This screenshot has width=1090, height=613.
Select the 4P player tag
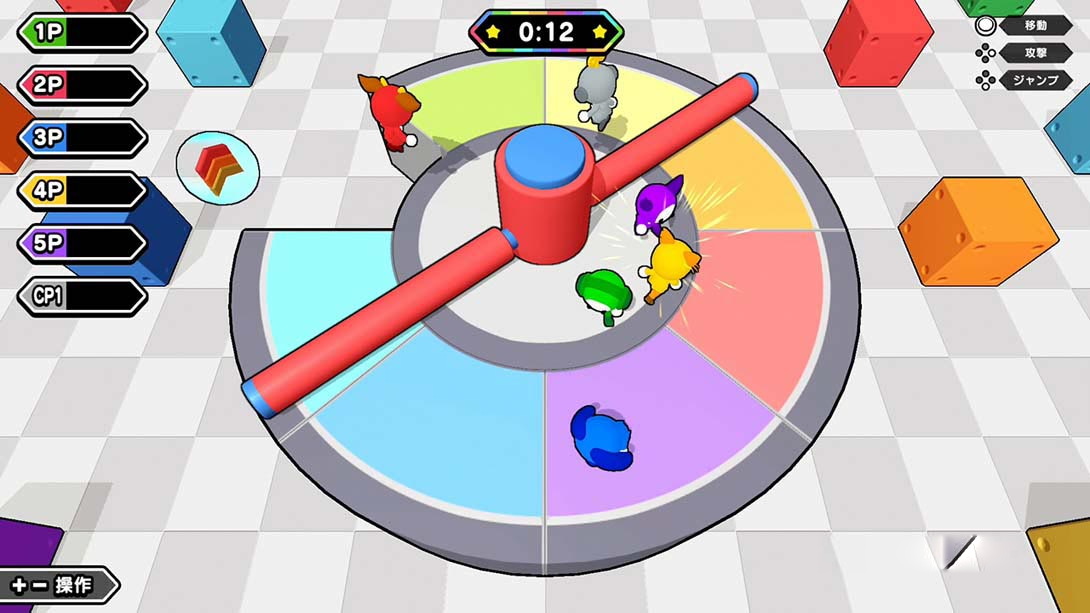coord(82,191)
